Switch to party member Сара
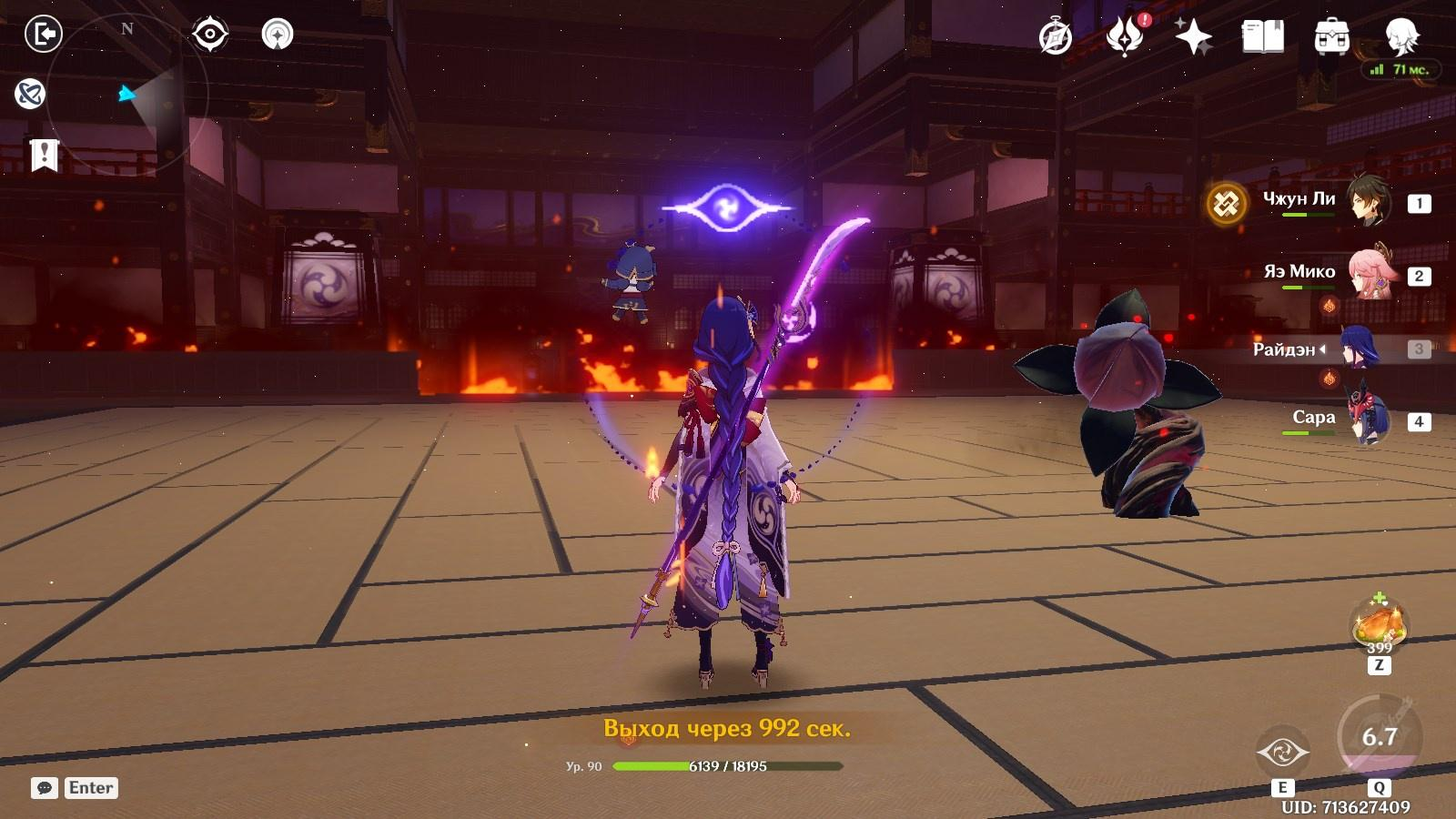1456x819 pixels. tap(1368, 420)
